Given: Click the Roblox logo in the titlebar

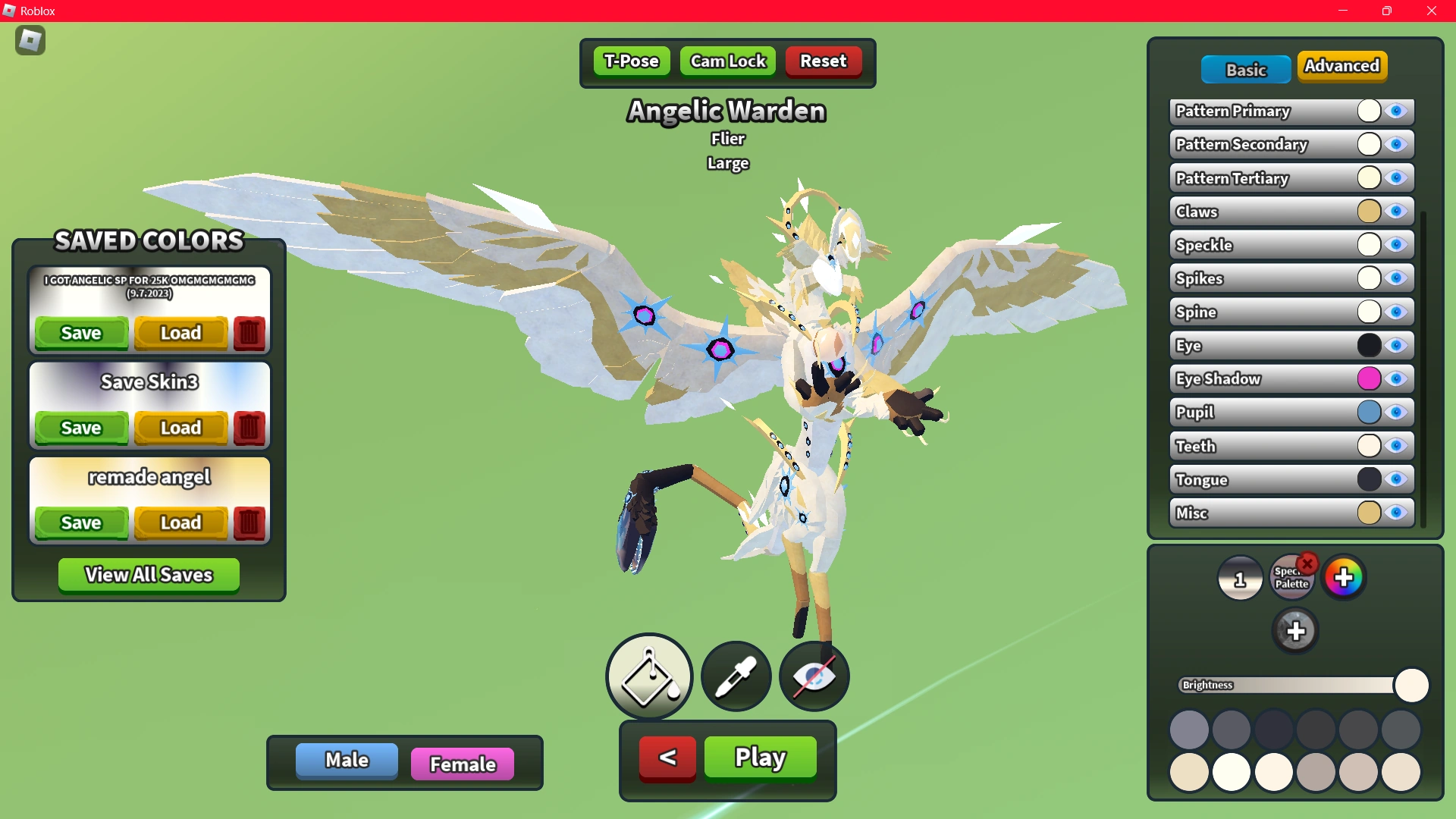Looking at the screenshot, I should (11, 11).
